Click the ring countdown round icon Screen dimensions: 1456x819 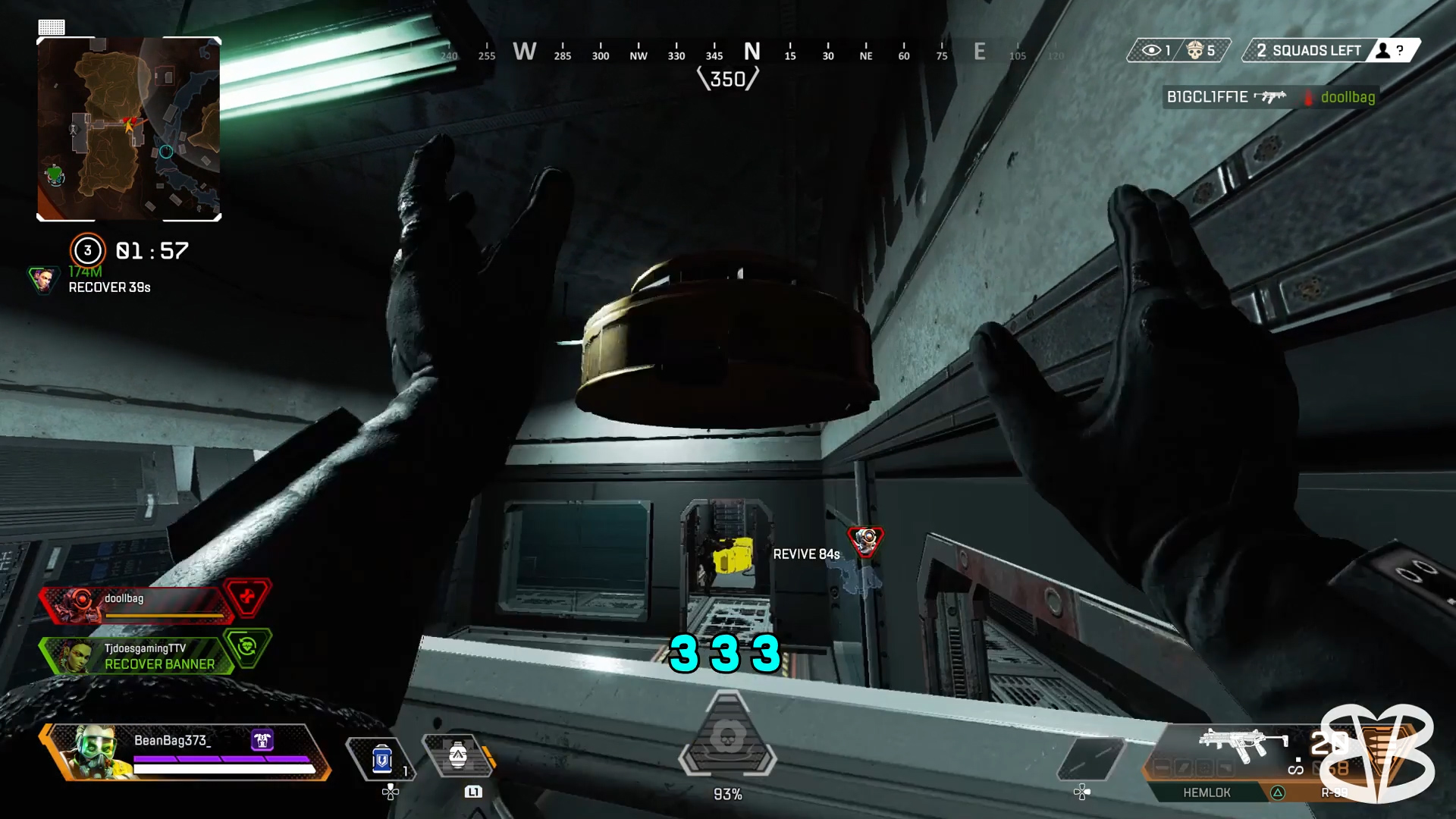[87, 250]
